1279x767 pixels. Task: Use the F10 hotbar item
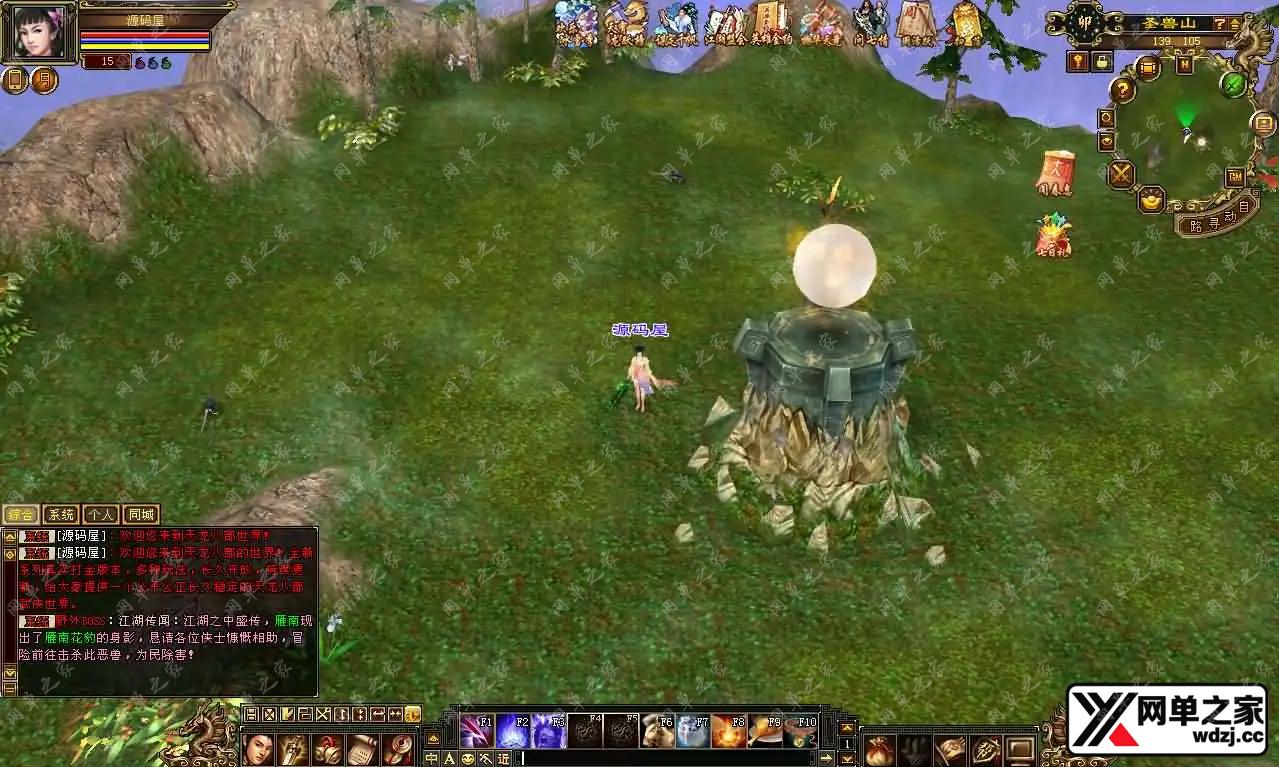pyautogui.click(x=800, y=731)
